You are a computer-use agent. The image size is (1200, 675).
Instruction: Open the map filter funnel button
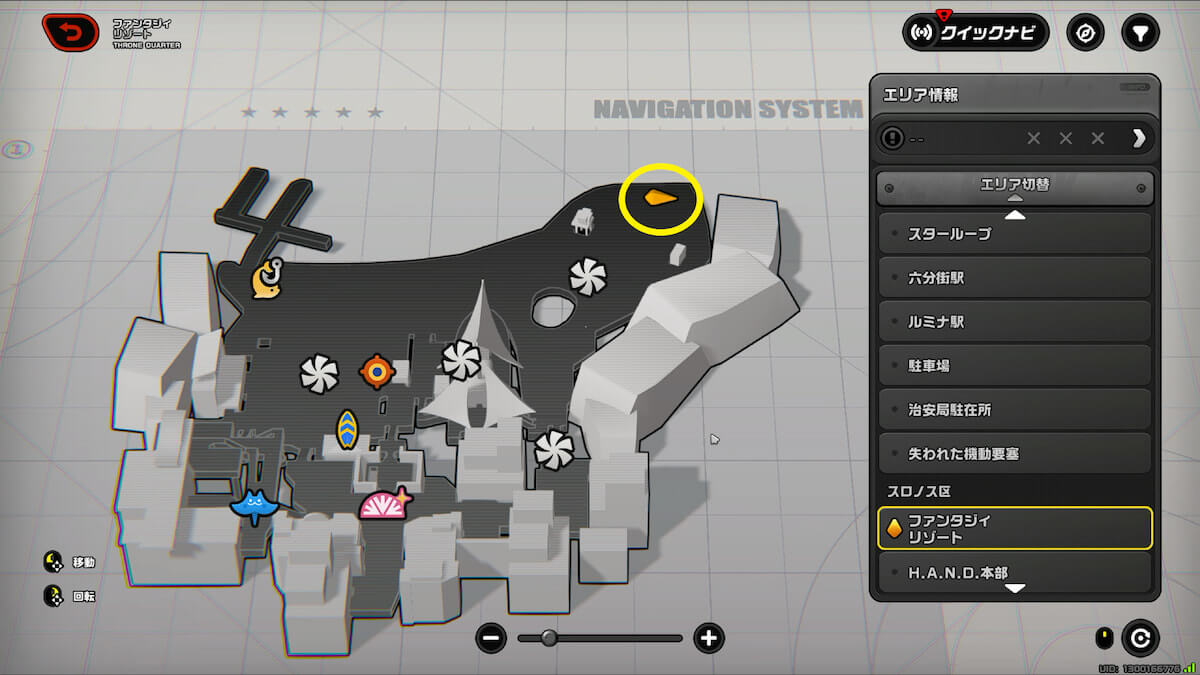pyautogui.click(x=1139, y=33)
